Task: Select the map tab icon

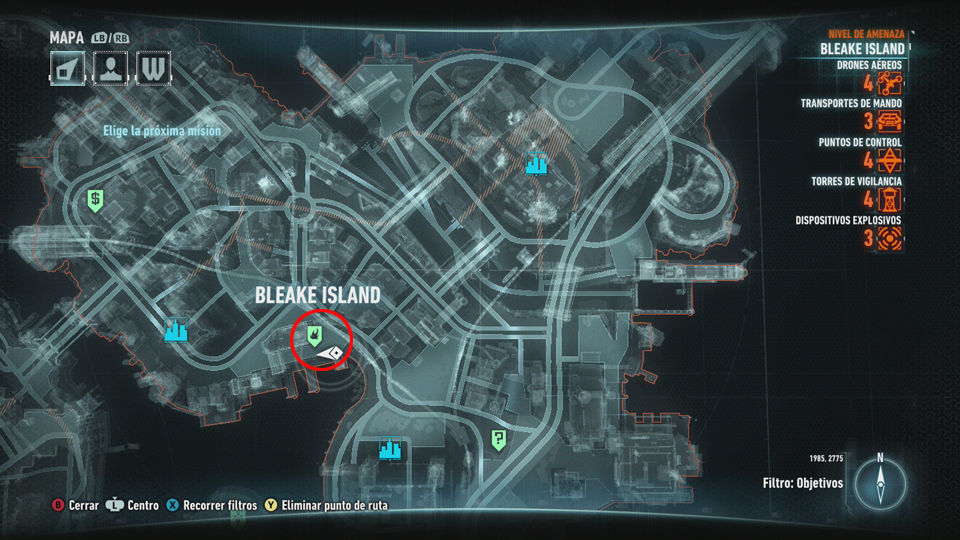Action: (67, 68)
